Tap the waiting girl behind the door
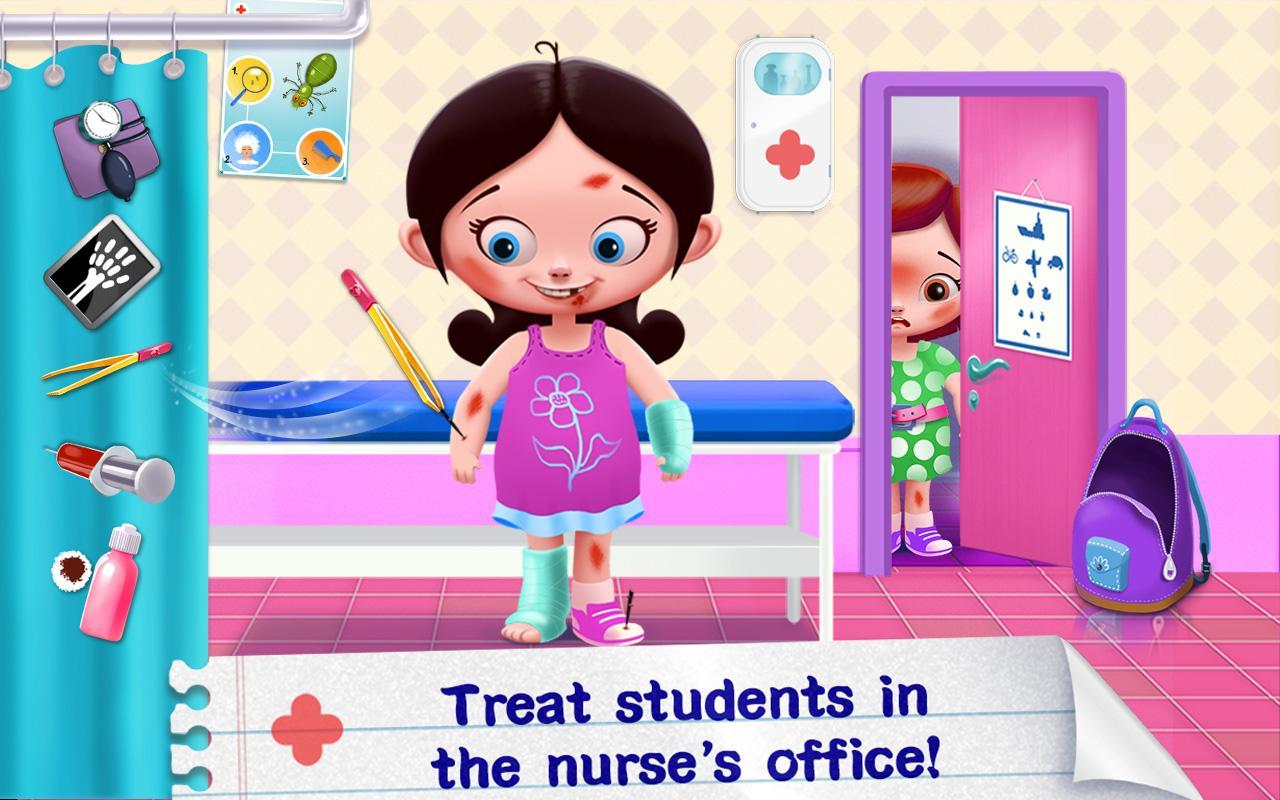The image size is (1280, 800). [x=920, y=330]
